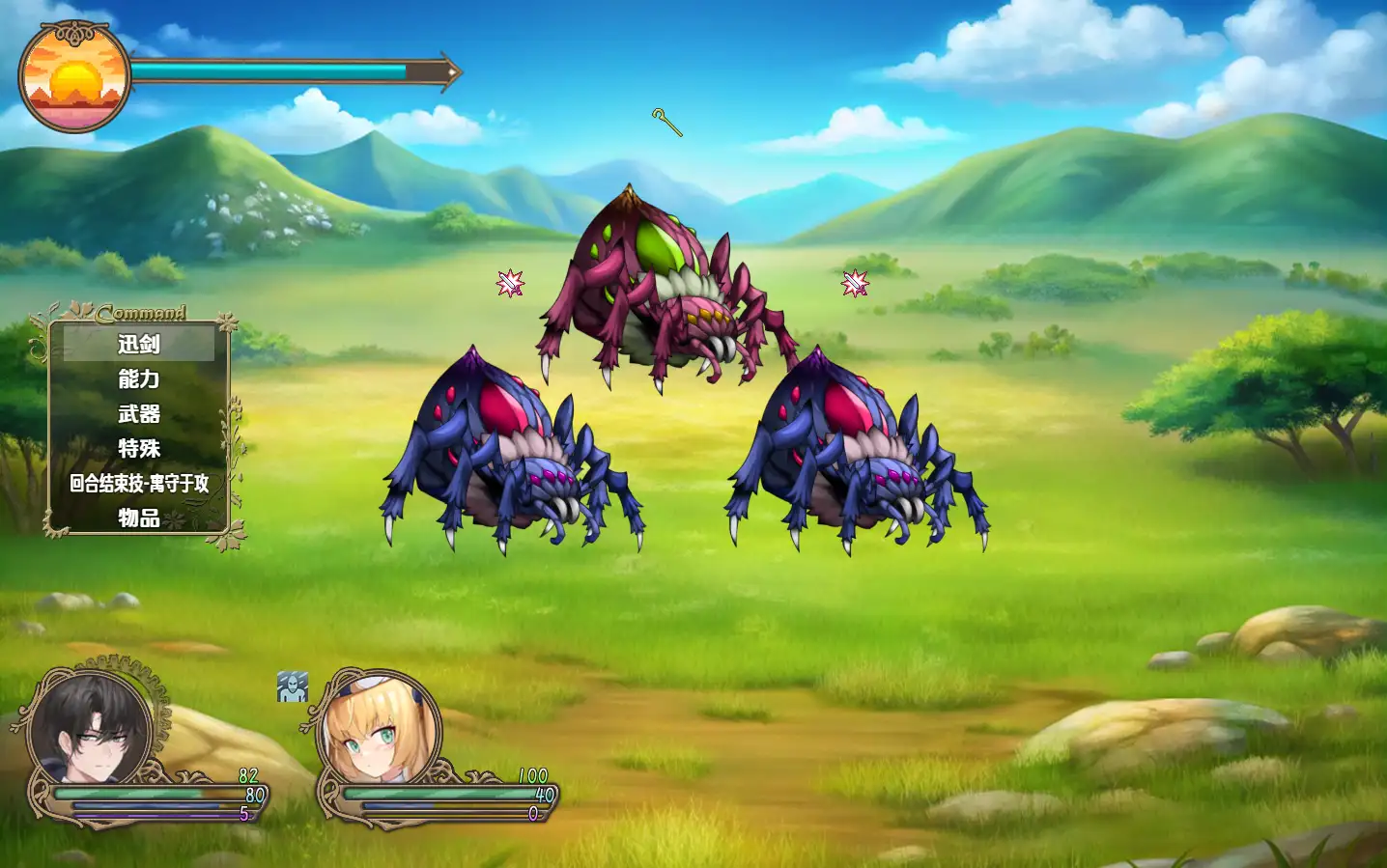Select the blonde girl party portrait
The image size is (1387, 868).
tap(378, 731)
